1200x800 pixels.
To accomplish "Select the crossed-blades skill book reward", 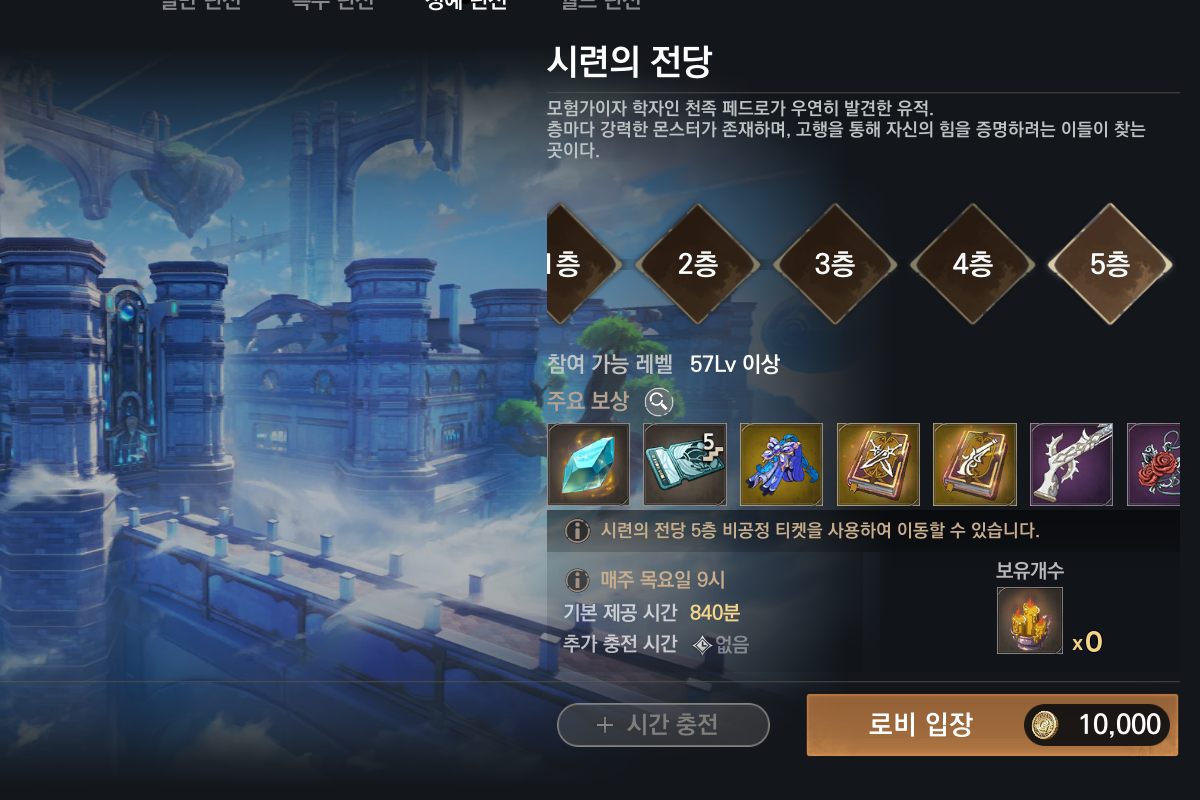I will click(878, 464).
